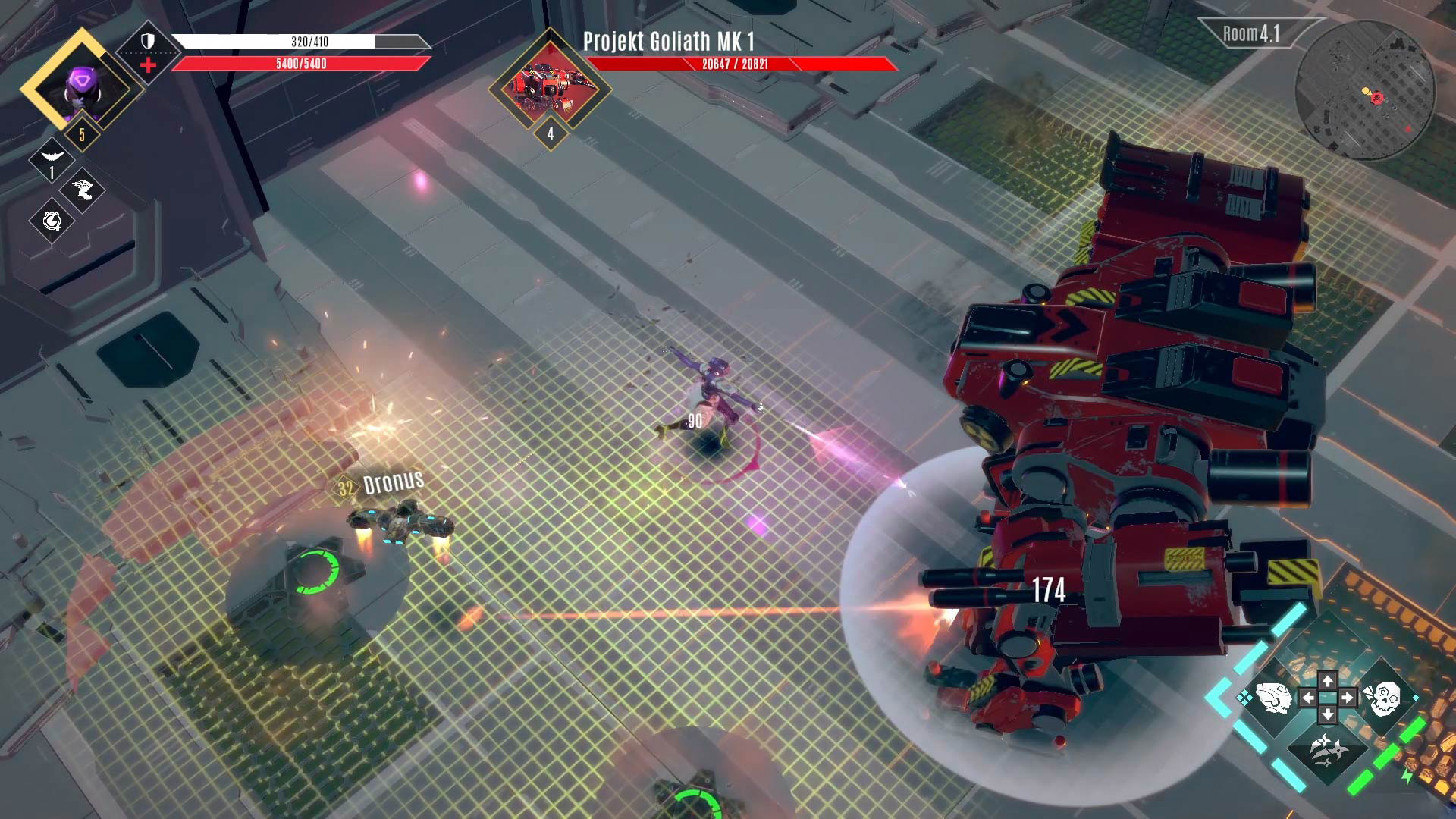This screenshot has height=819, width=1456.
Task: Click the down arrow on the directional pad
Action: [x=1327, y=714]
